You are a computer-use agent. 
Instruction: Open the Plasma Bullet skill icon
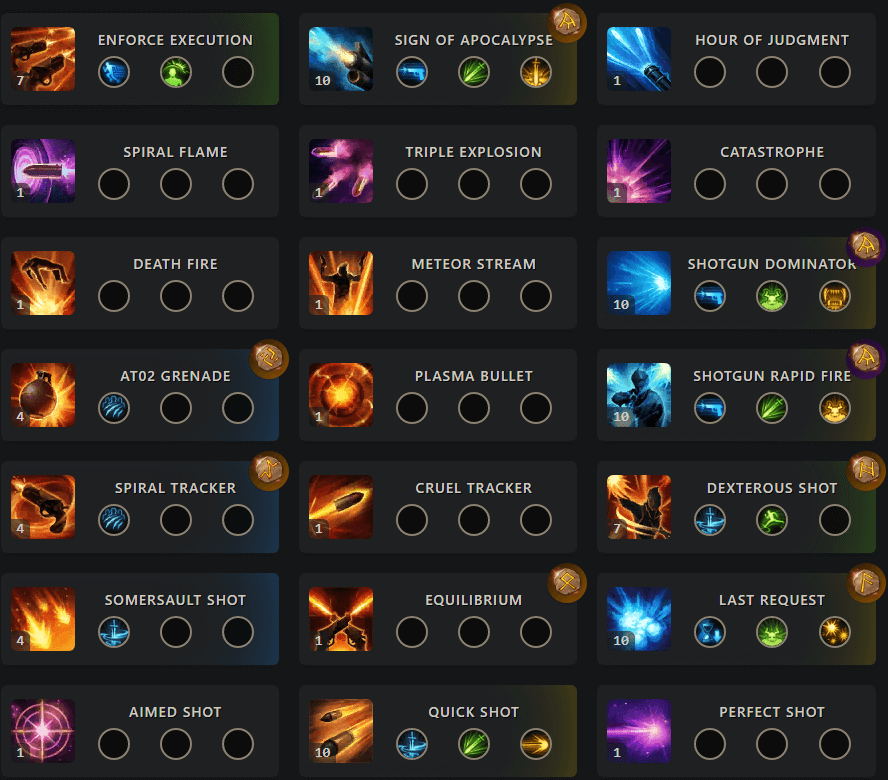point(341,395)
